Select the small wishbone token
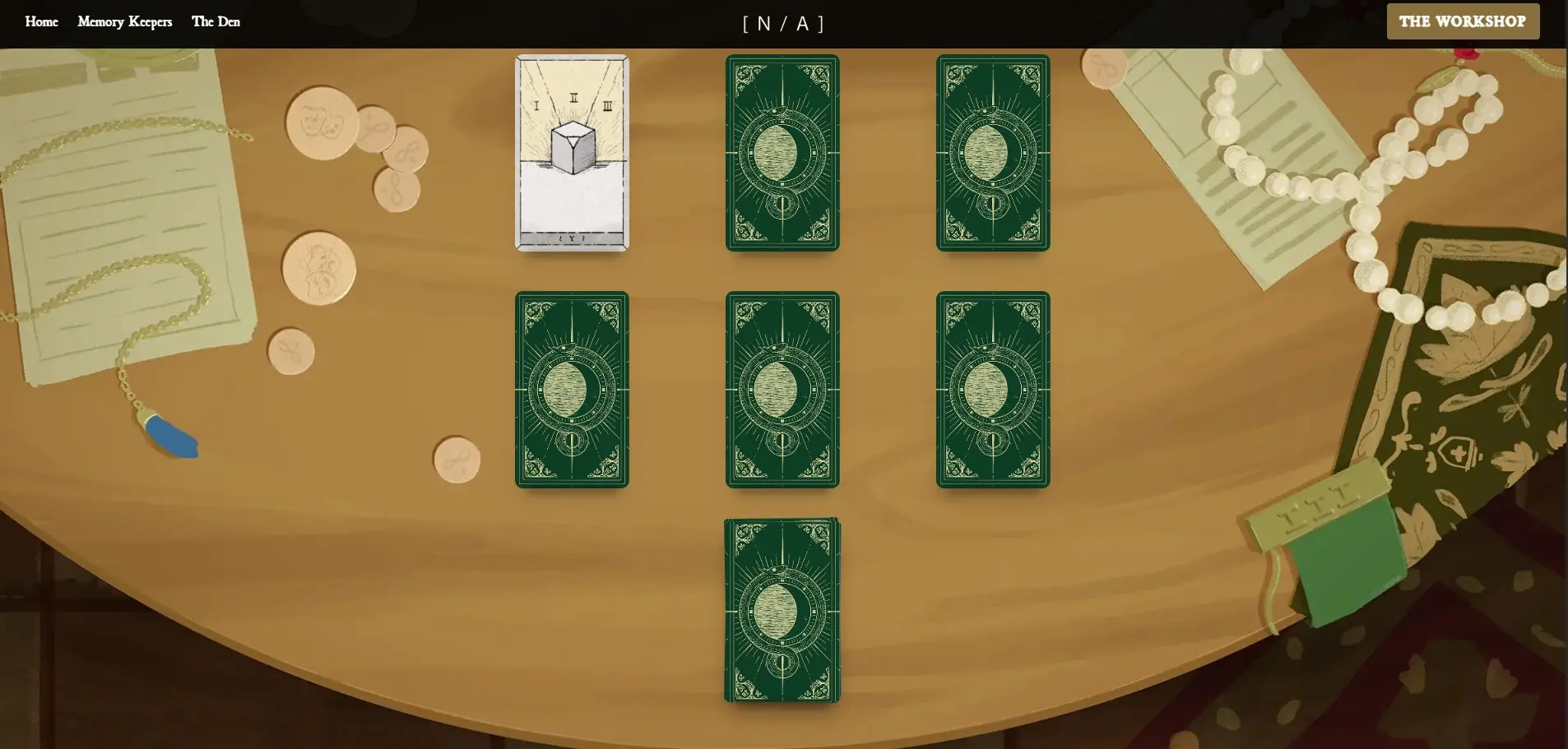The image size is (1568, 749). click(x=292, y=349)
